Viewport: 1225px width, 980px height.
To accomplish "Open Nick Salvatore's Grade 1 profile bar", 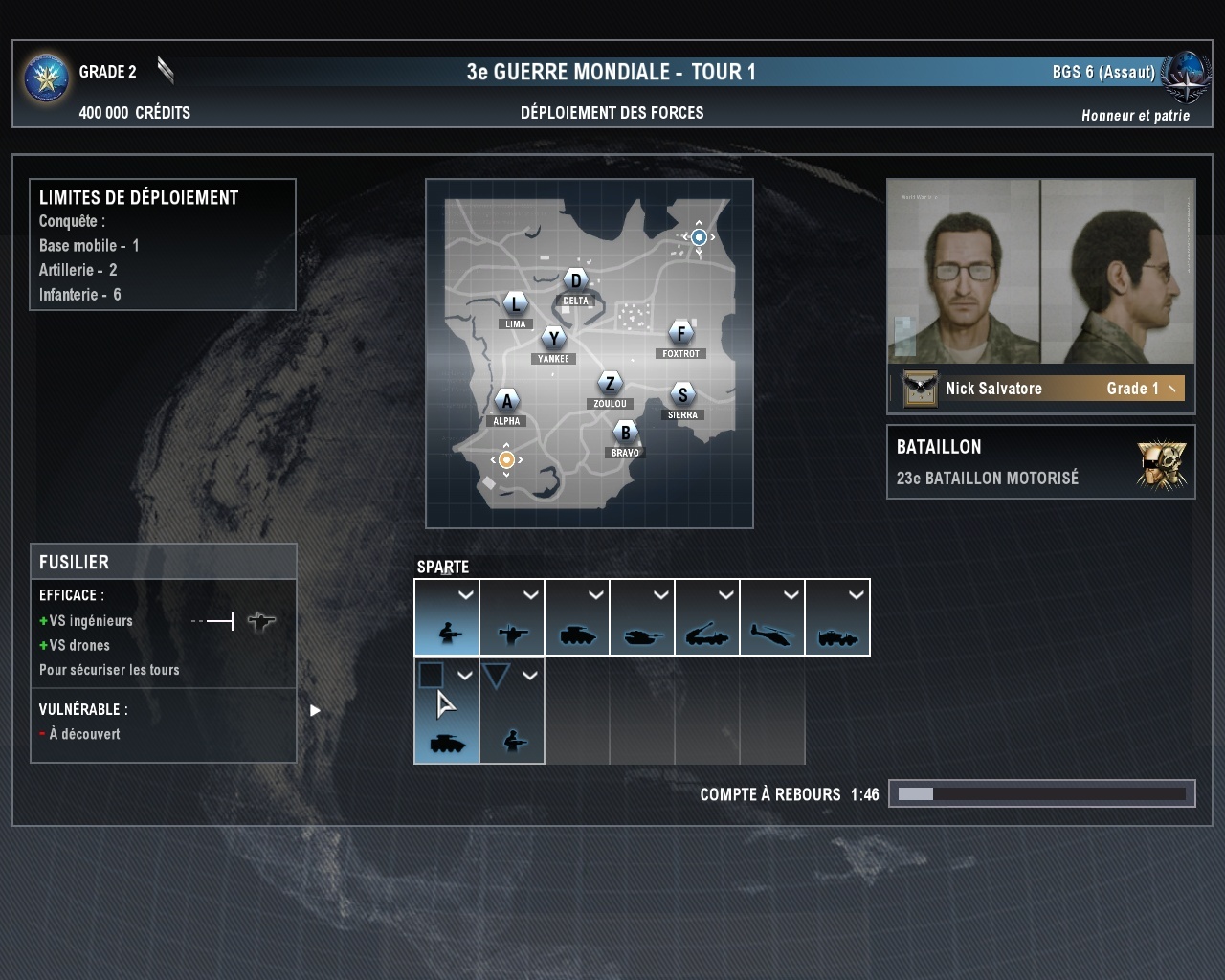I will pyautogui.click(x=1040, y=389).
